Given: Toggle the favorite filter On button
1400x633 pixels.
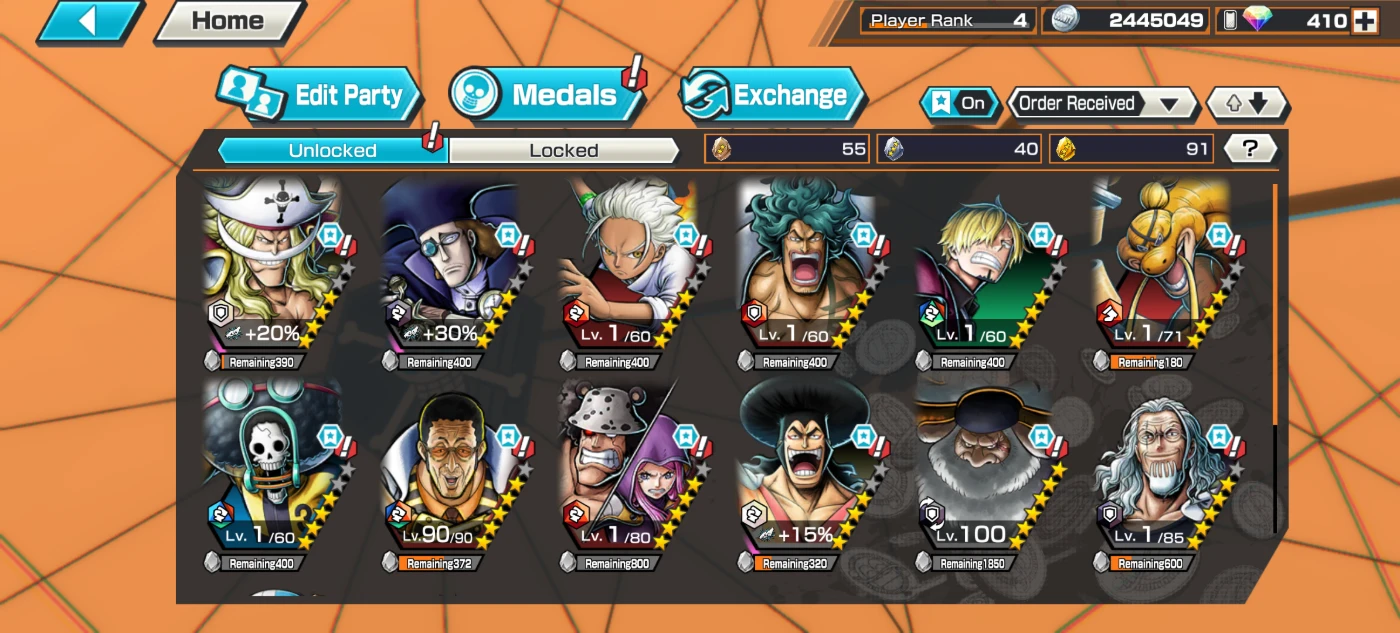Looking at the screenshot, I should [959, 103].
